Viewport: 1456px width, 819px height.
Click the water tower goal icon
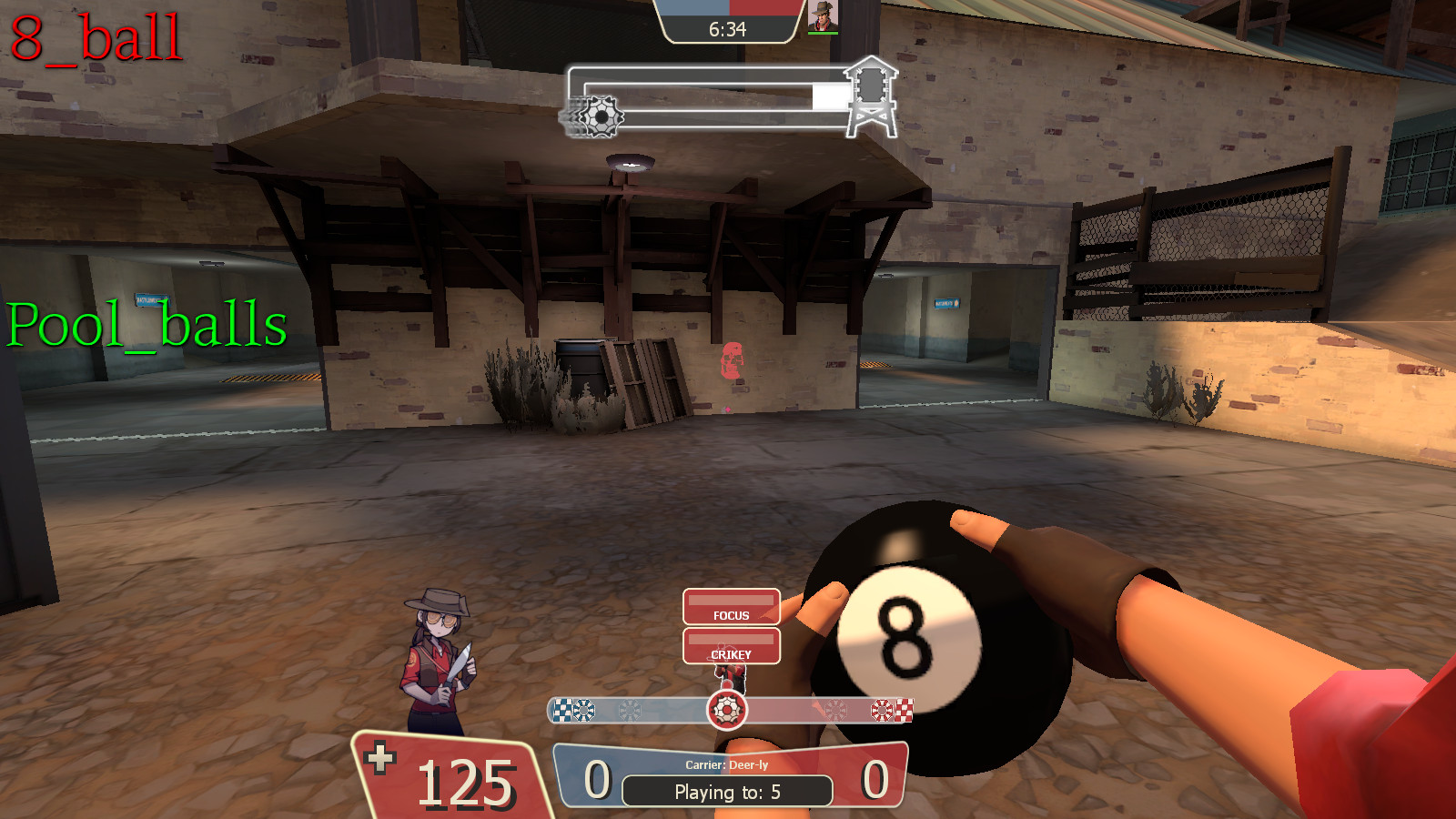[872, 97]
